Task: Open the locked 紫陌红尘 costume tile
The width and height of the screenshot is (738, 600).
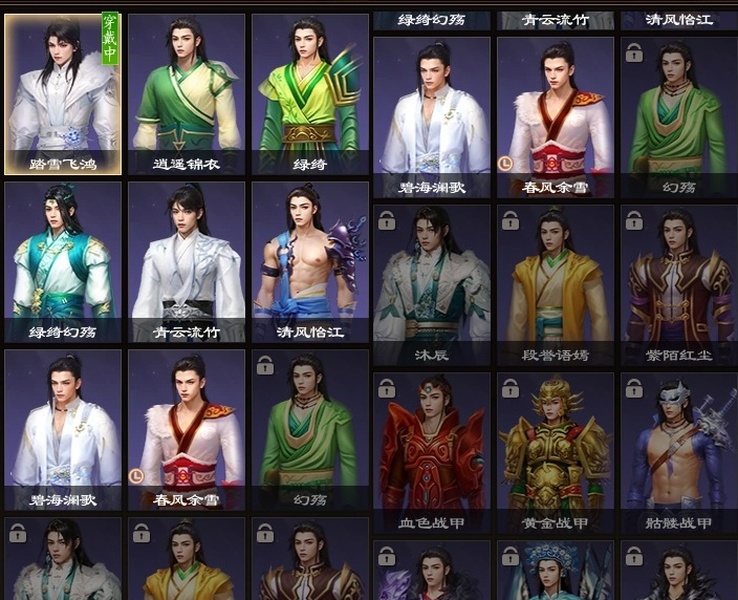Action: click(678, 284)
